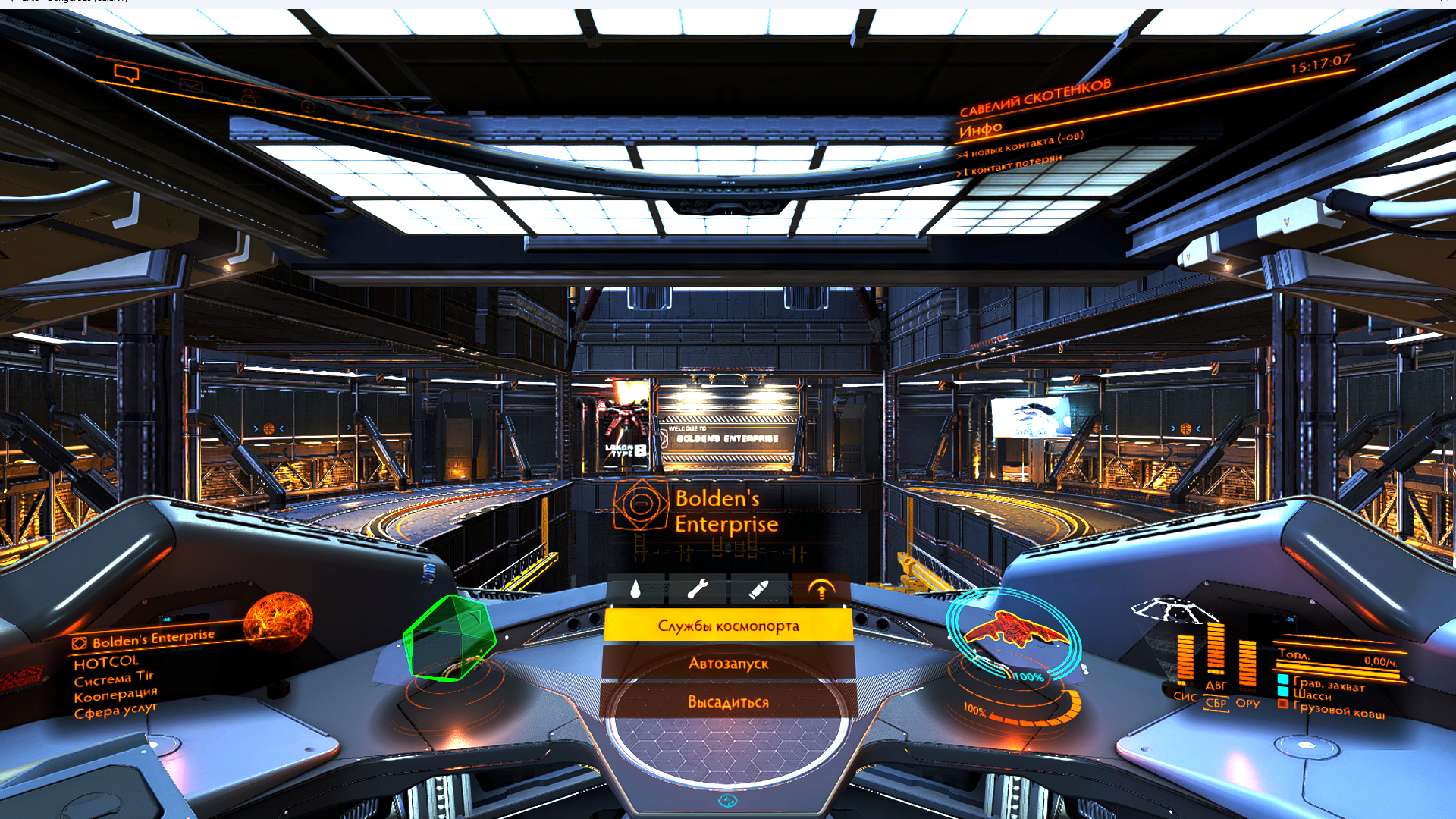This screenshot has width=1456, height=819.
Task: Toggle the Шасси landing gear indicator
Action: point(1312,695)
